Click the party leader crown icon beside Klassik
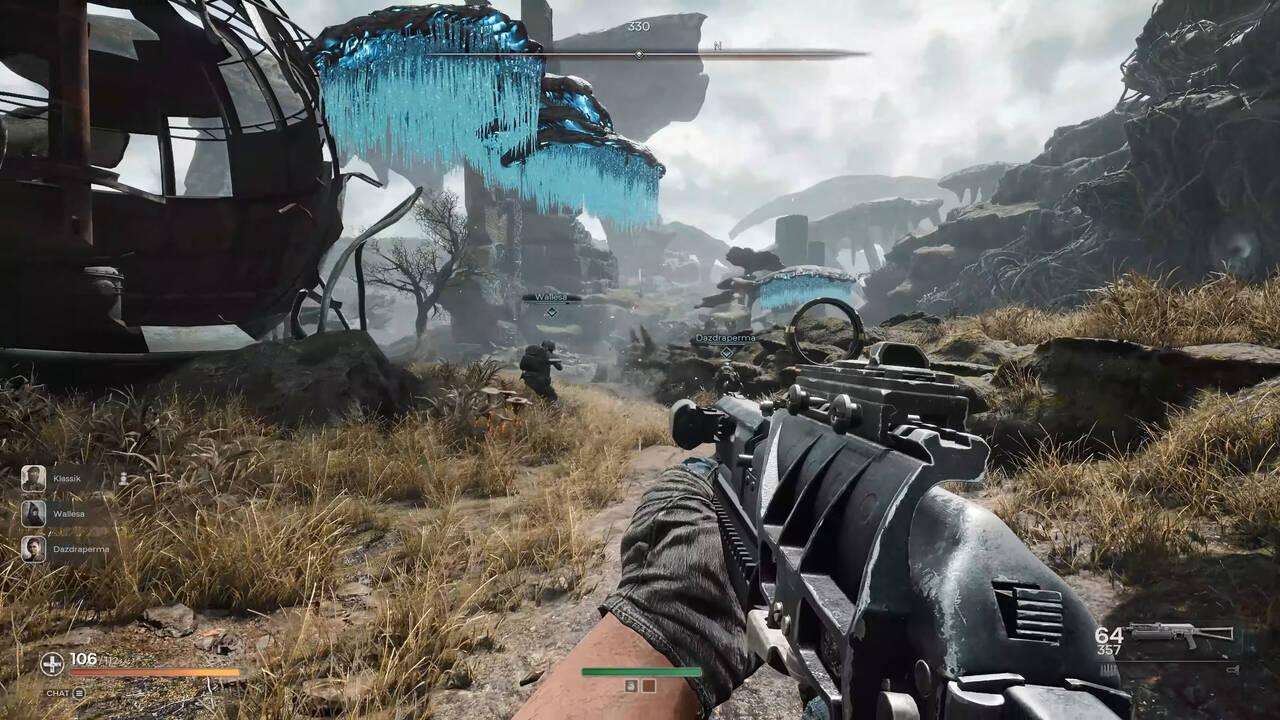Screen dimensions: 1280x720 [x=124, y=479]
